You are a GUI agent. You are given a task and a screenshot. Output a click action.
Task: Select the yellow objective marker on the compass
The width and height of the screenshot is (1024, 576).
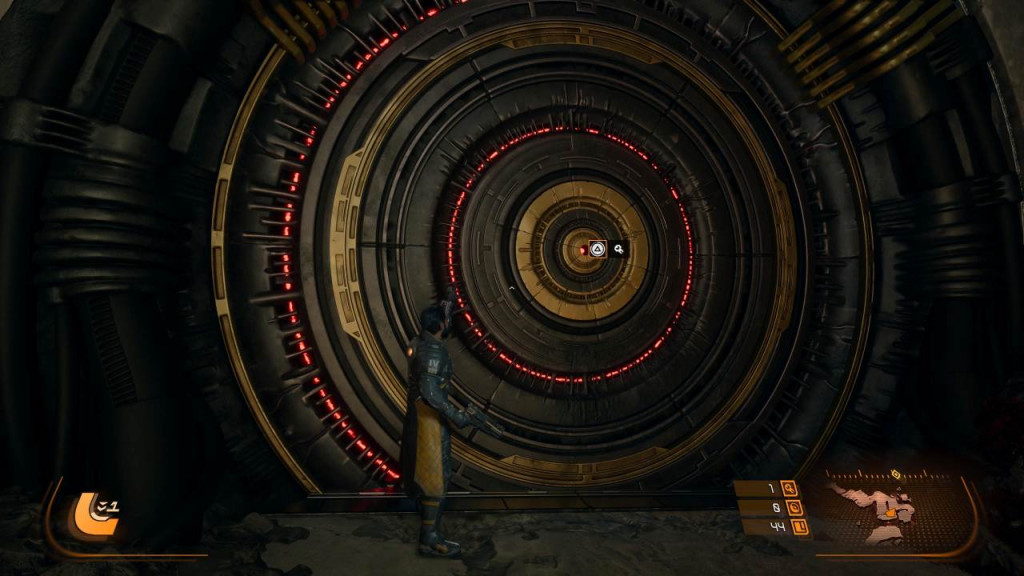coord(896,473)
